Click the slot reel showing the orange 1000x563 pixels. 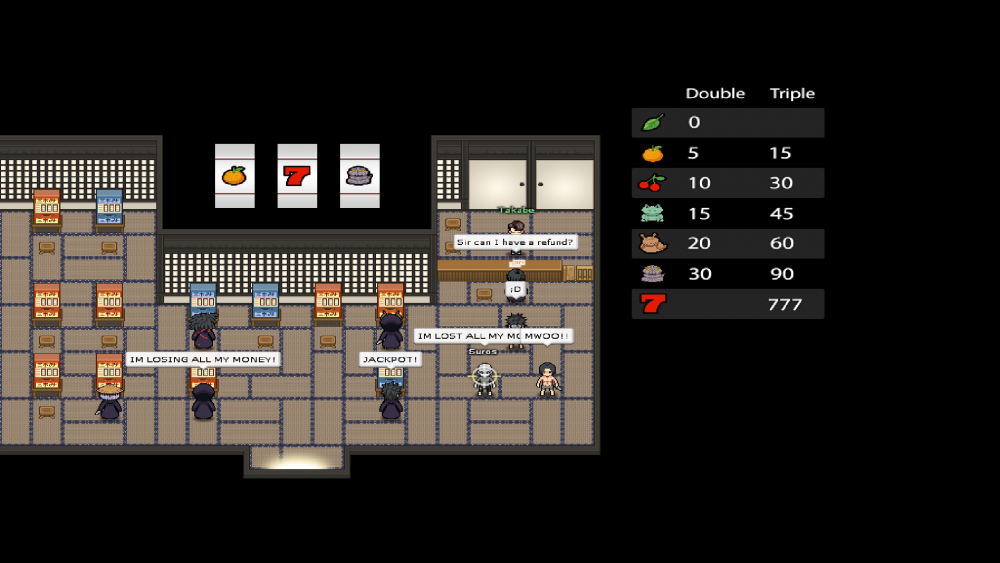point(234,176)
